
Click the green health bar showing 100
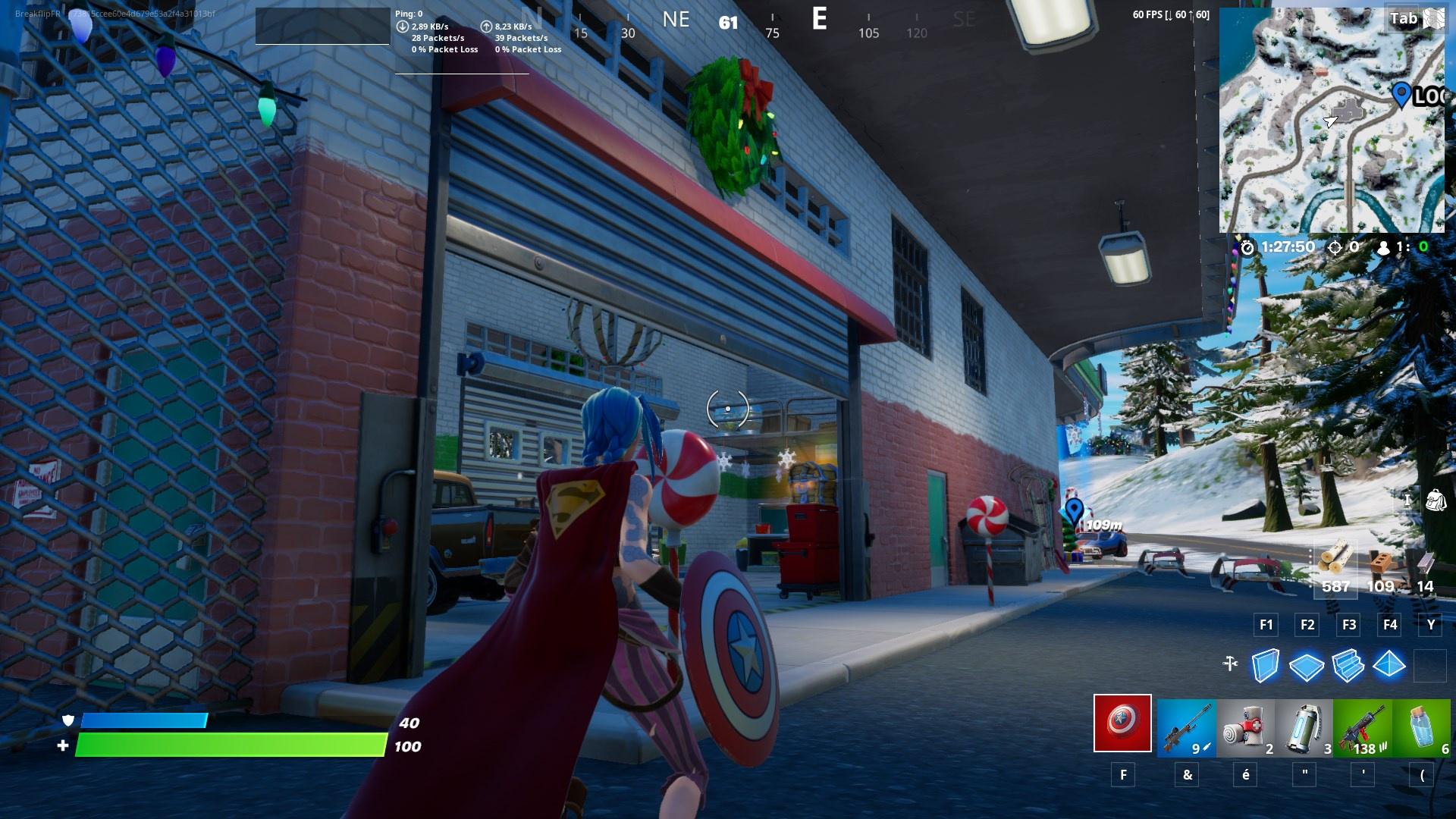coord(227,744)
